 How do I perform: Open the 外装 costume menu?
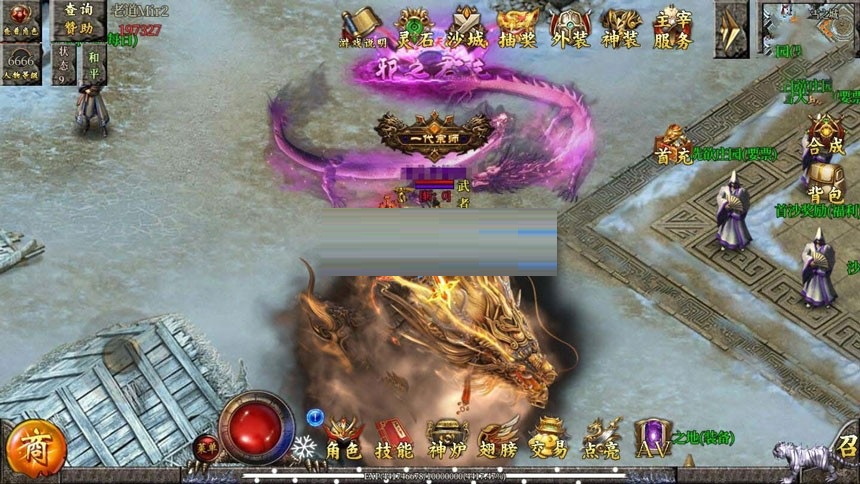tap(570, 28)
